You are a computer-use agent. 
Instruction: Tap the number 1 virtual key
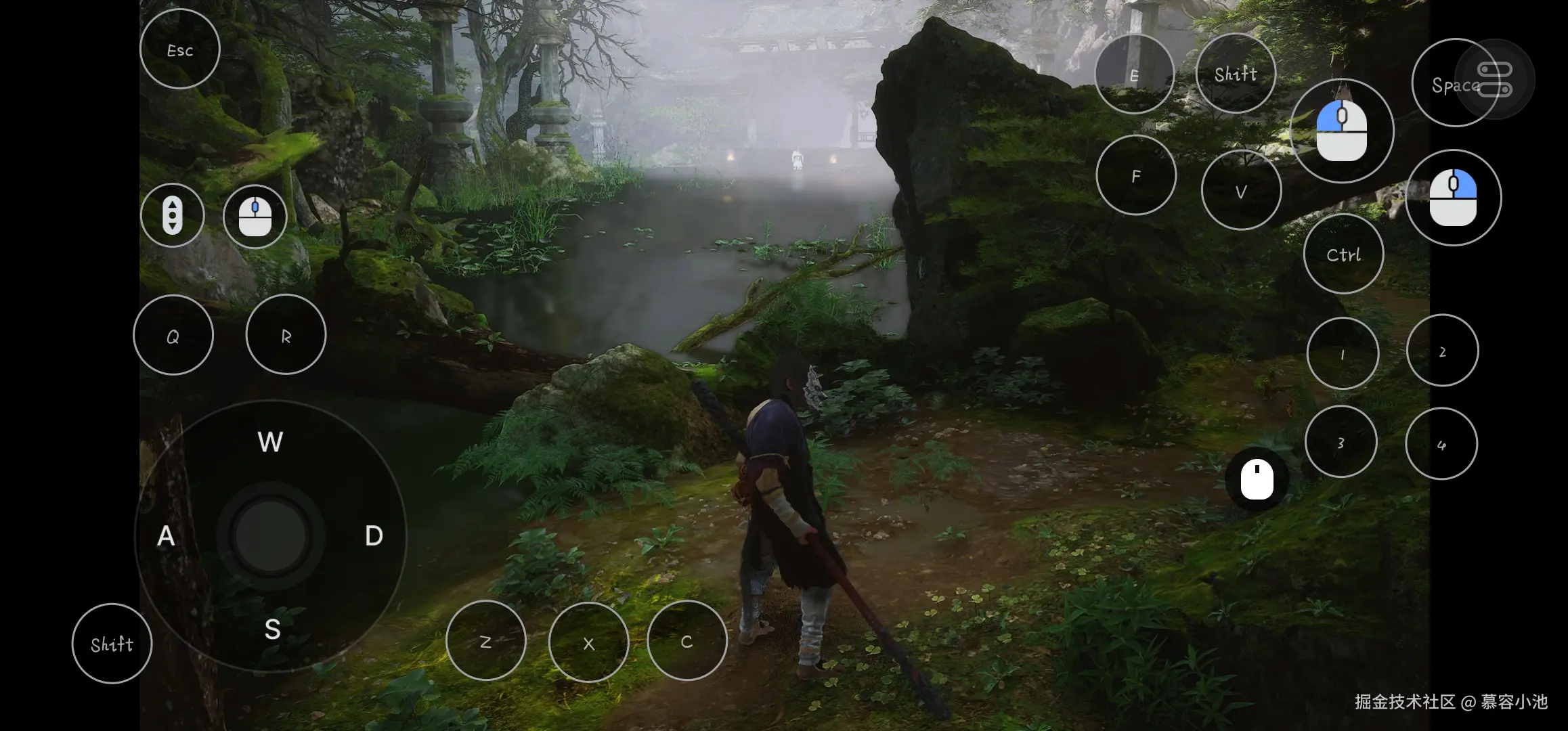(x=1343, y=353)
